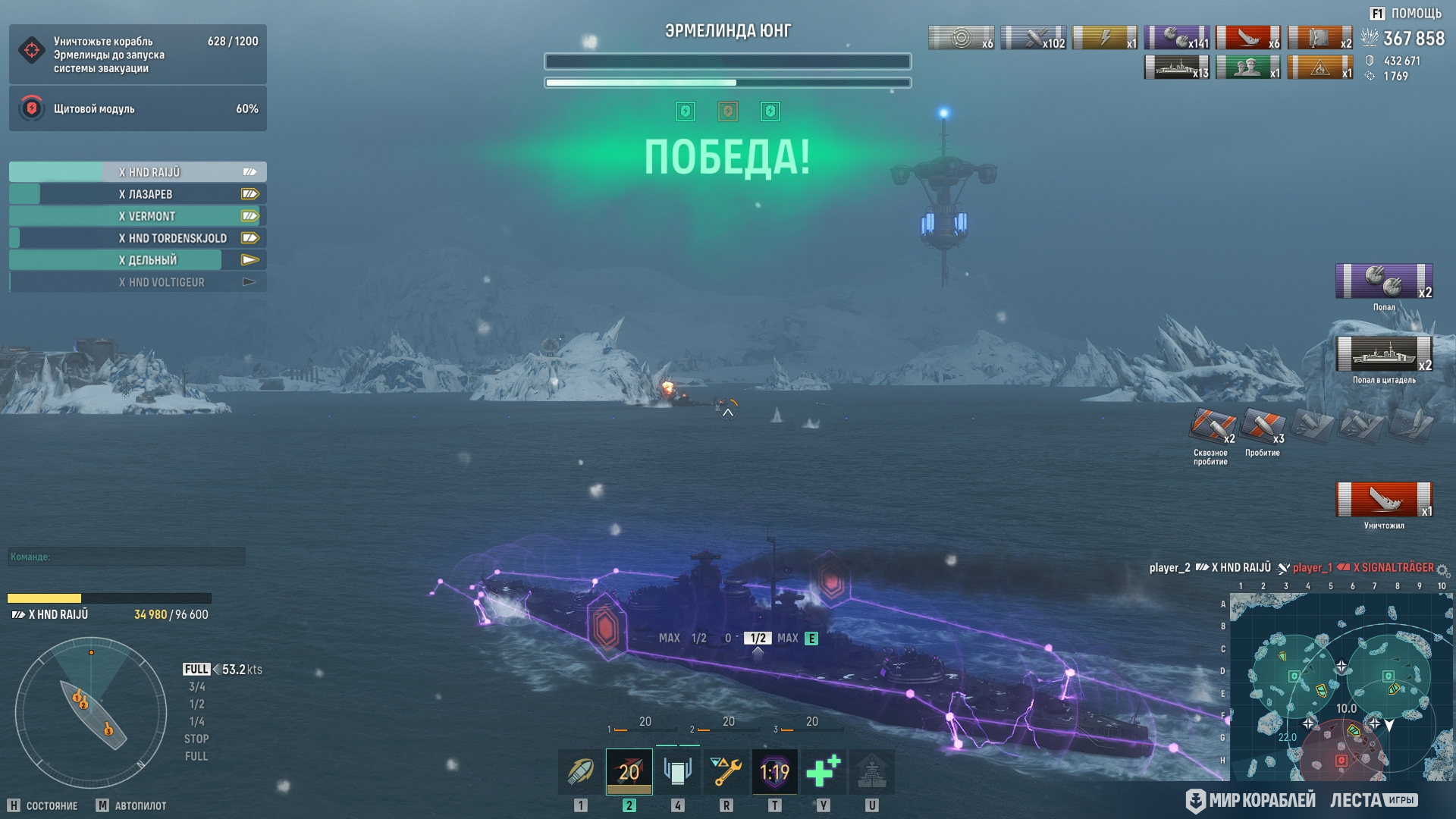Click the Эрмелинда destroy-ship objective tracker
The height and width of the screenshot is (819, 1456).
tap(138, 55)
